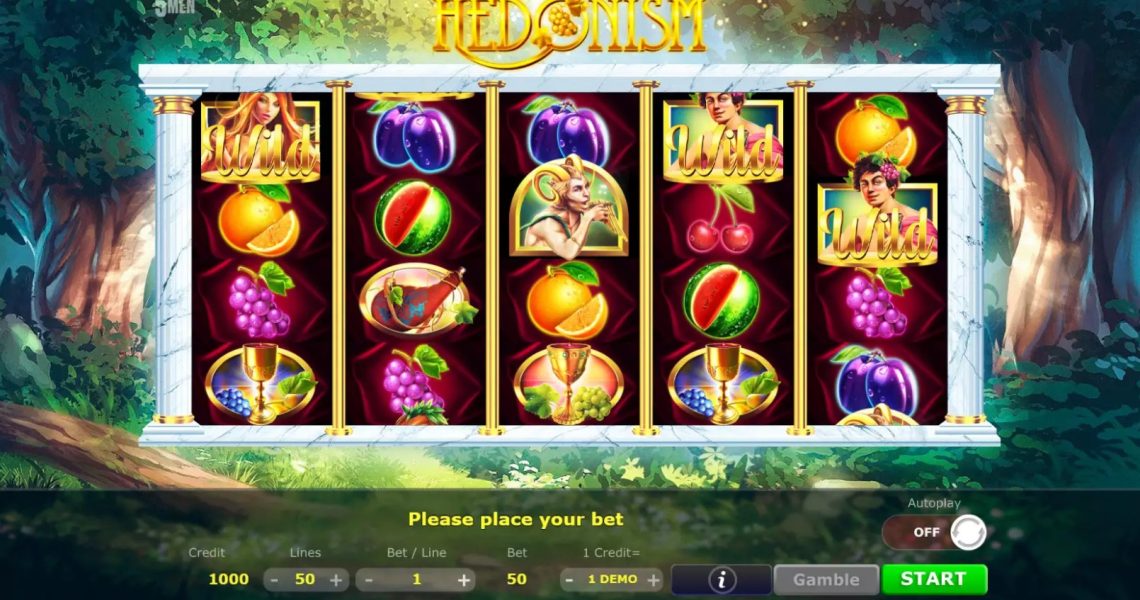Image resolution: width=1140 pixels, height=600 pixels.
Task: Increase the 1 Credit denomination
Action: 653,579
